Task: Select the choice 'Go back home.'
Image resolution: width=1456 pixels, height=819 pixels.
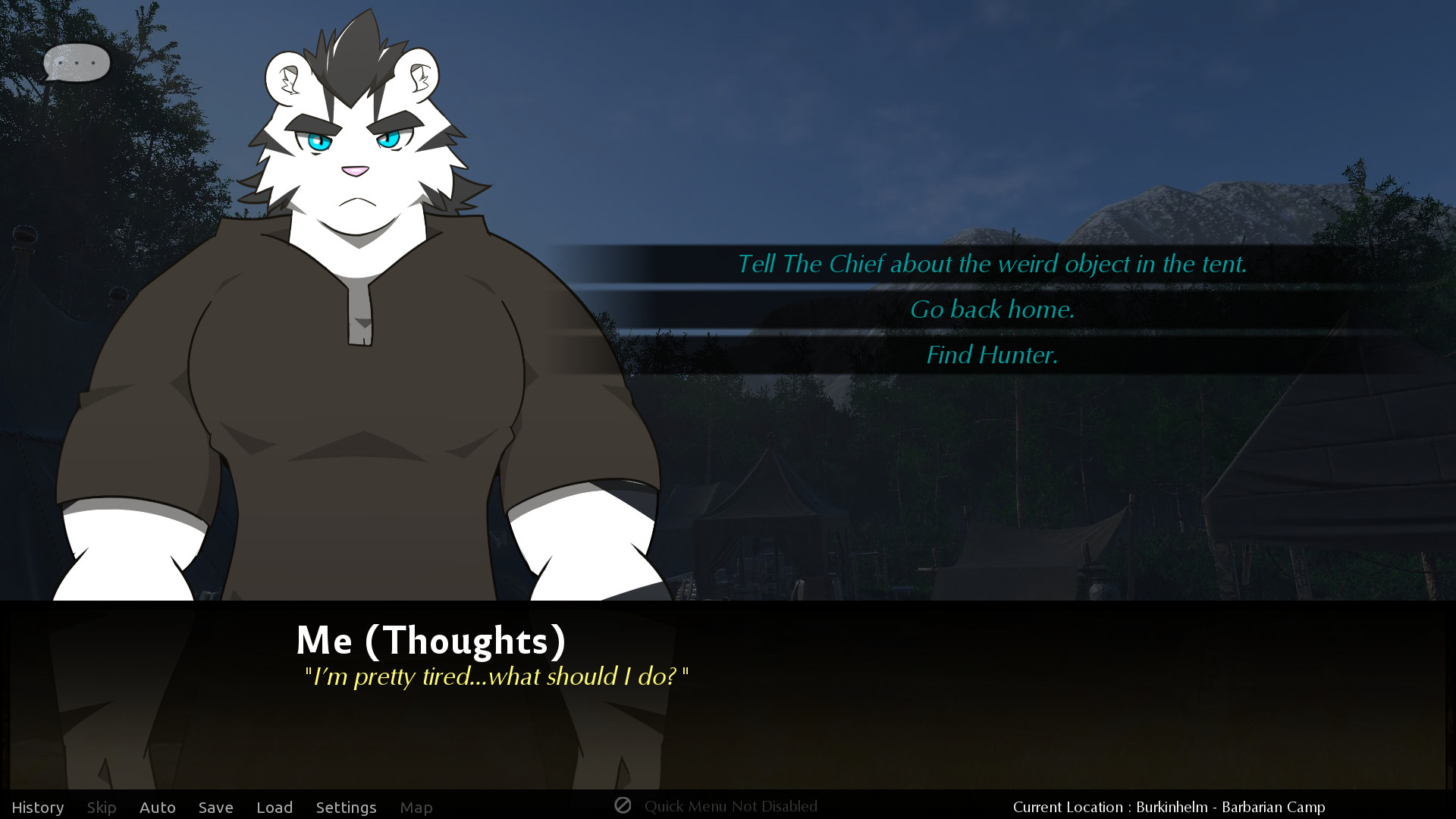Action: point(993,309)
